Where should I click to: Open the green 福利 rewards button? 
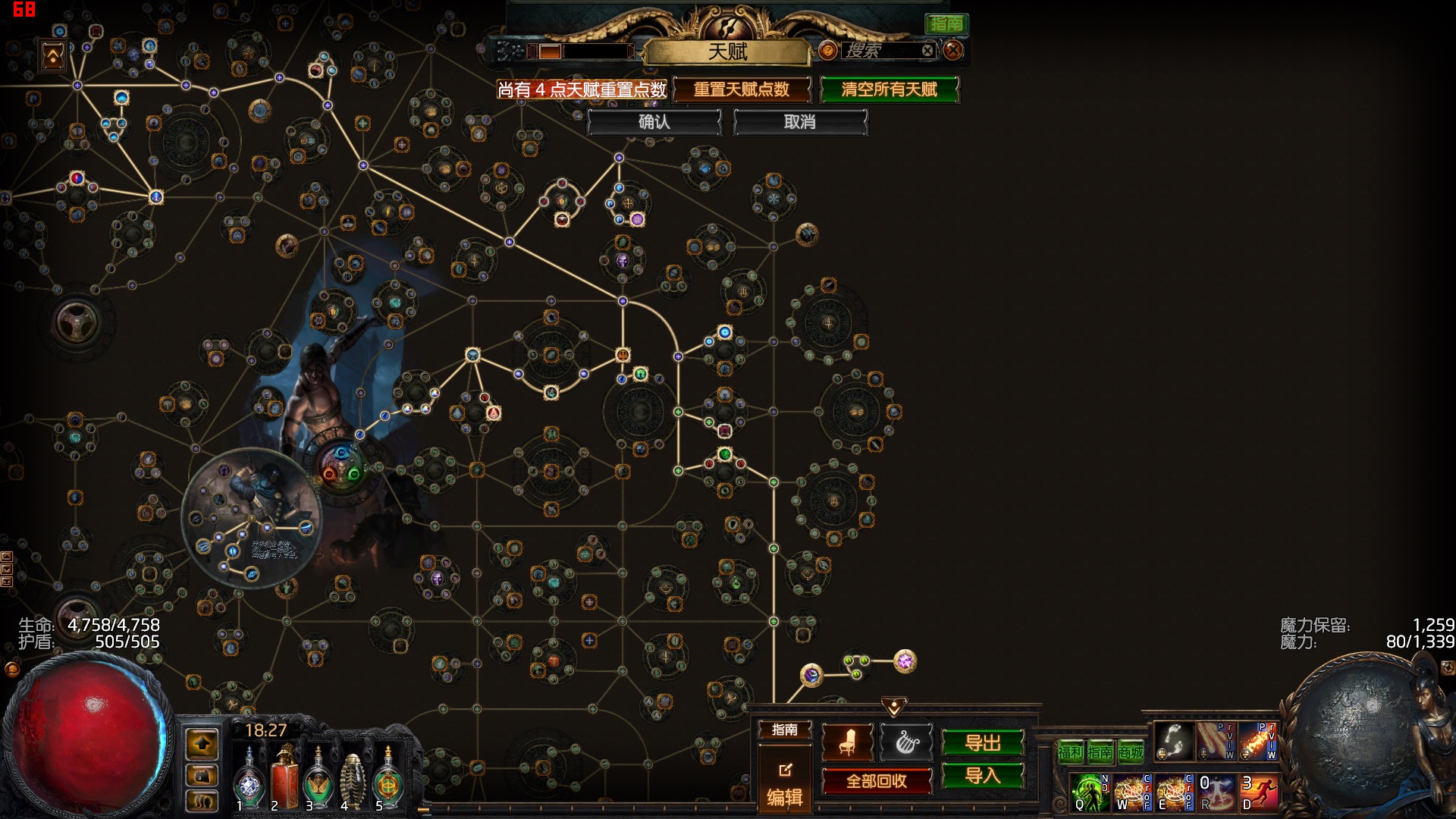[1070, 752]
